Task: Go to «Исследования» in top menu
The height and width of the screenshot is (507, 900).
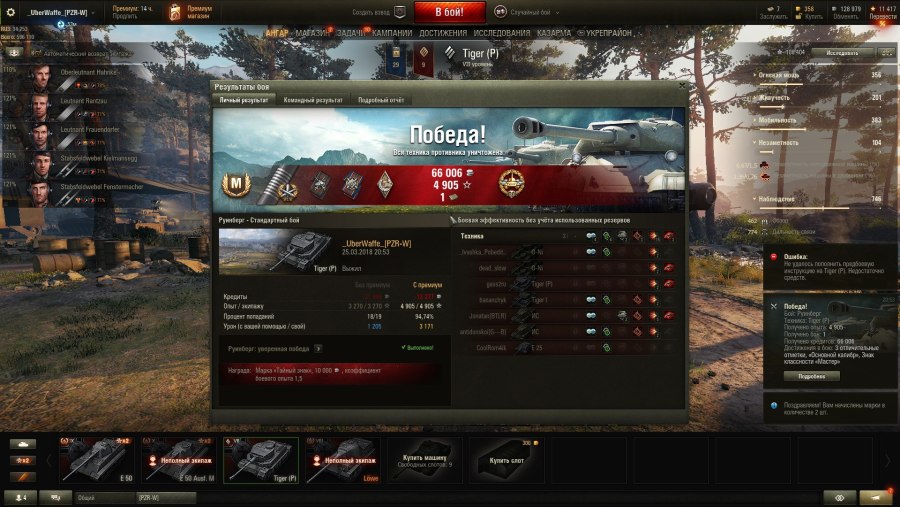Action: point(501,33)
